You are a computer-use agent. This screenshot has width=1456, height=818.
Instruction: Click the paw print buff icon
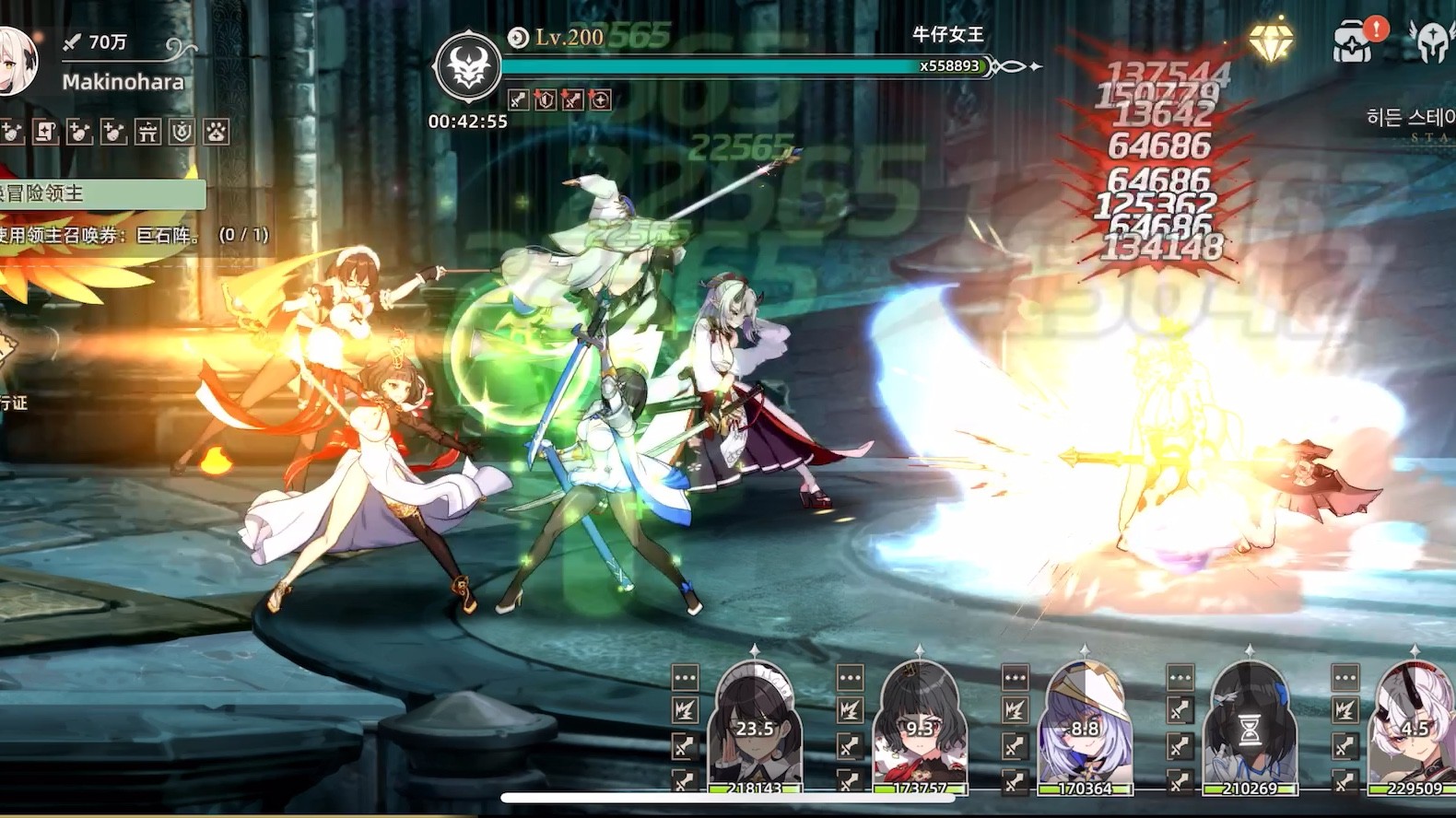[217, 132]
